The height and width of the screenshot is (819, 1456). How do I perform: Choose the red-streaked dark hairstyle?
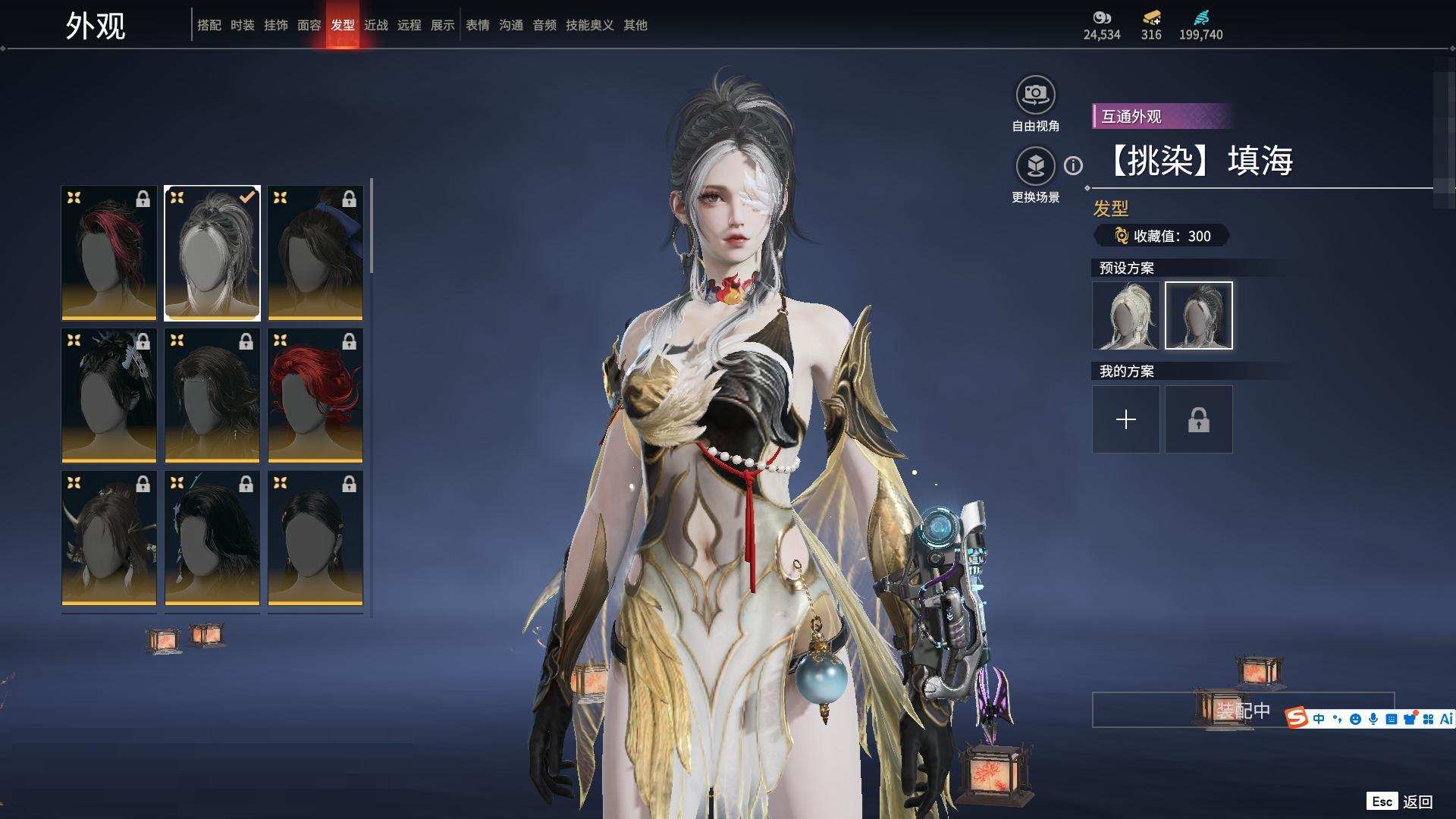(109, 253)
